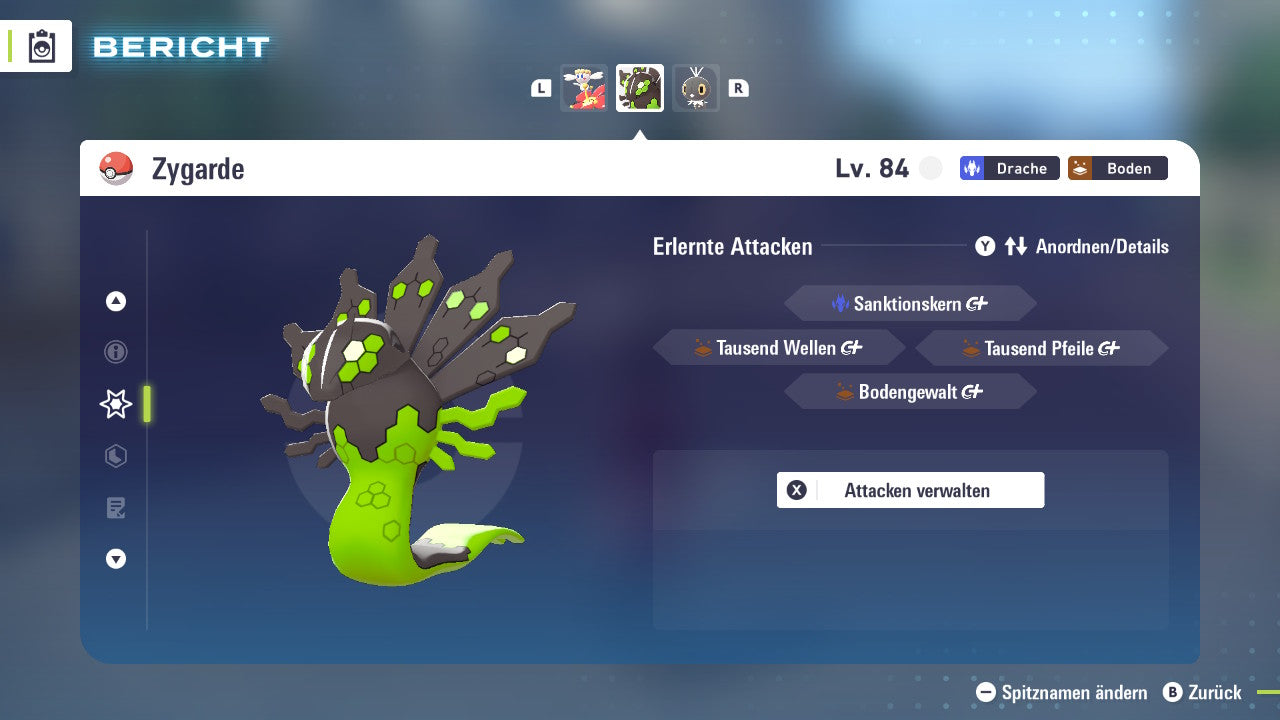Go back with Zurück
The width and height of the screenshot is (1280, 720).
pyautogui.click(x=1202, y=692)
